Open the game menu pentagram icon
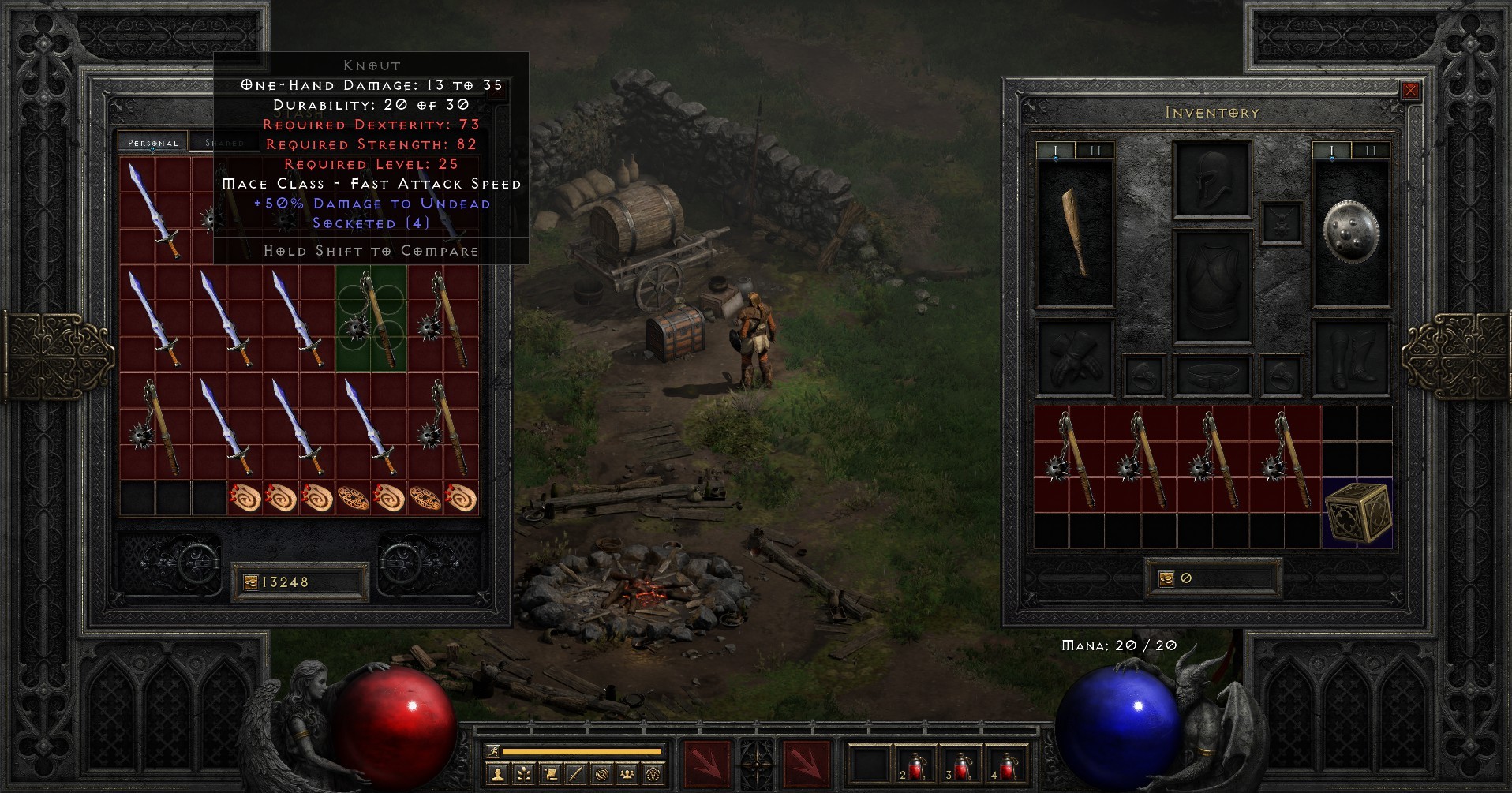Viewport: 1512px width, 793px height. click(x=652, y=776)
